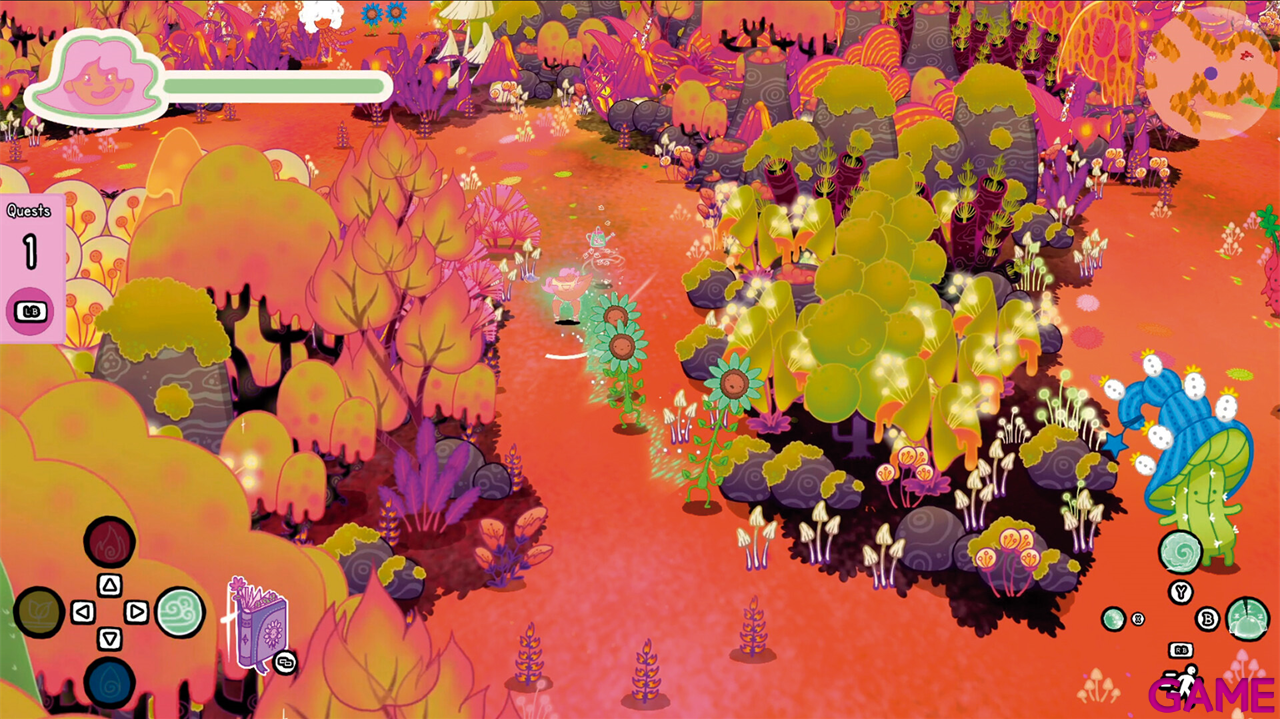
Task: Click the pink-haired character portrait
Action: (97, 77)
